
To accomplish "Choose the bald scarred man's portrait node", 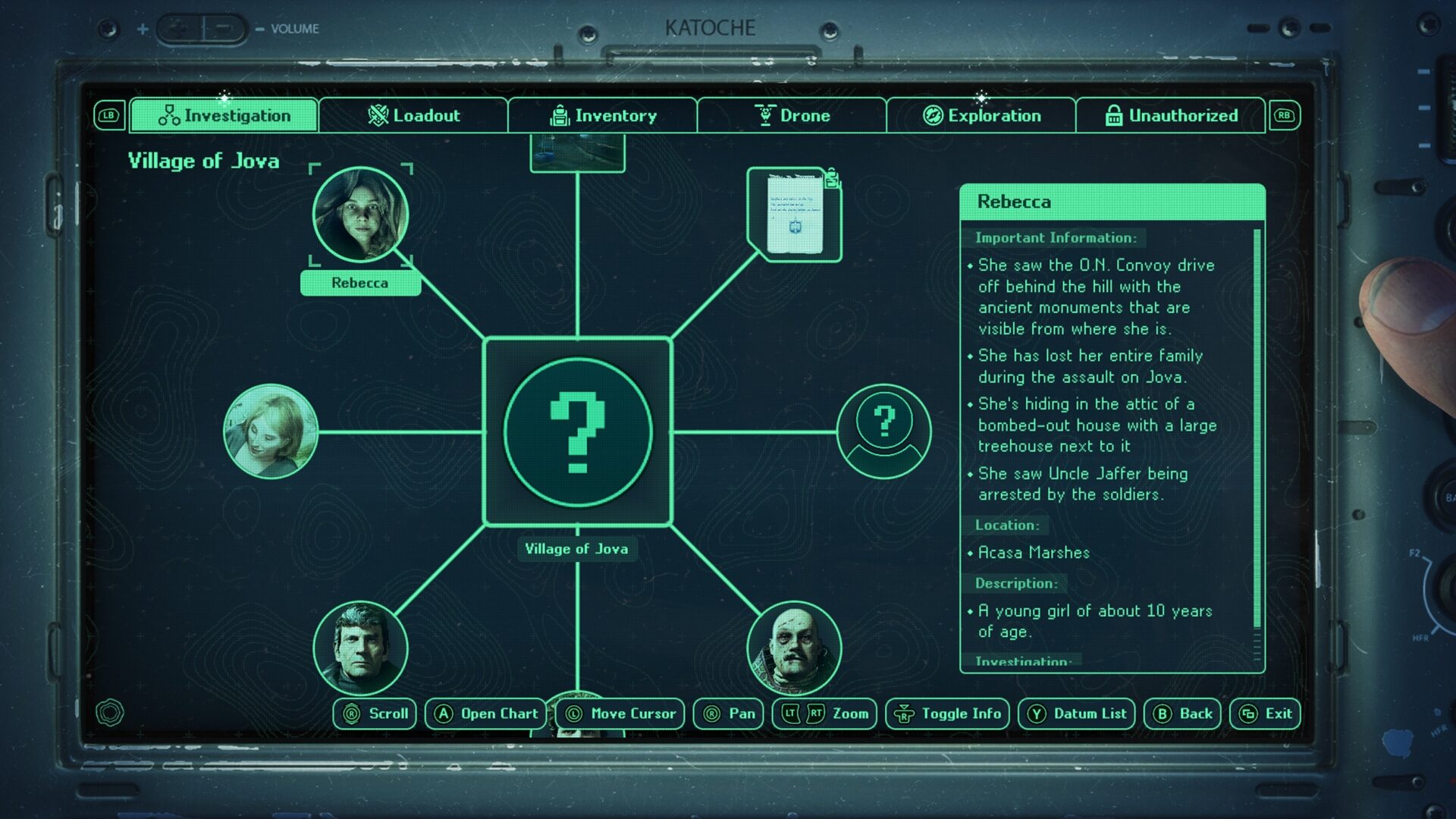I will click(x=794, y=648).
